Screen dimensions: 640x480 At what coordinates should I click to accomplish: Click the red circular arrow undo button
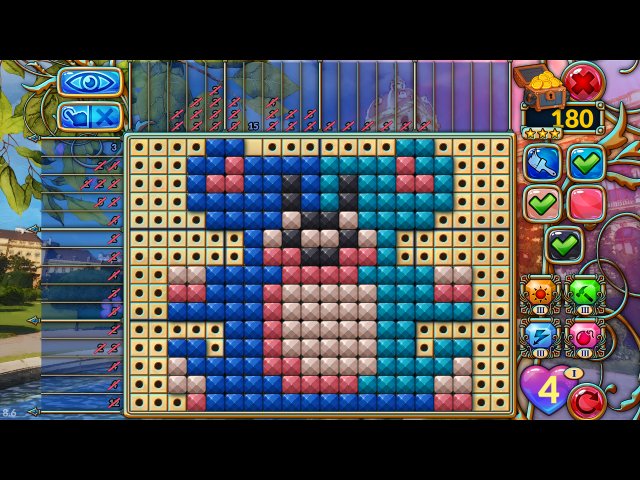[587, 402]
